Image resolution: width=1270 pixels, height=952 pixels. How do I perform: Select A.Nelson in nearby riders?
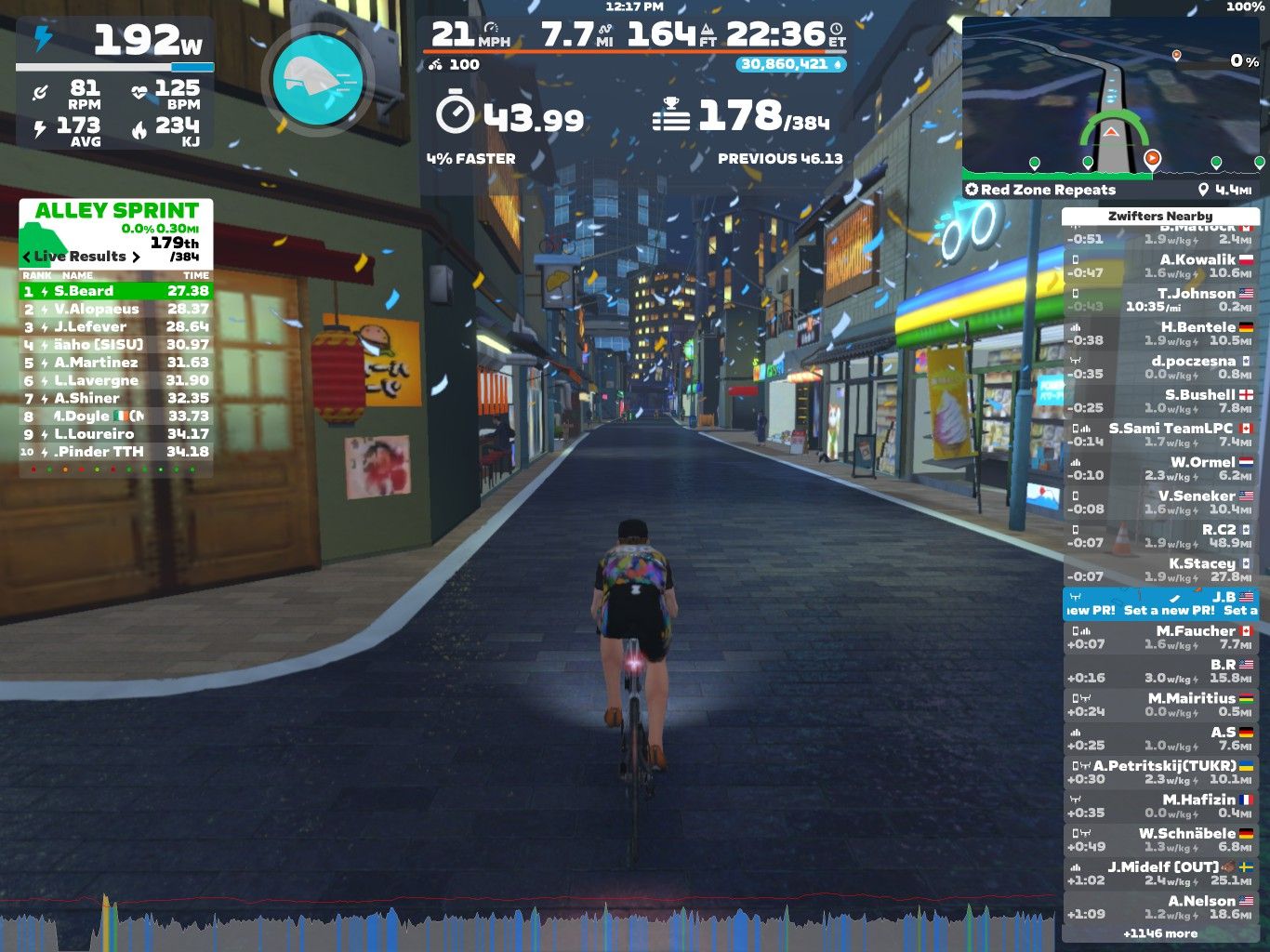click(x=1160, y=906)
